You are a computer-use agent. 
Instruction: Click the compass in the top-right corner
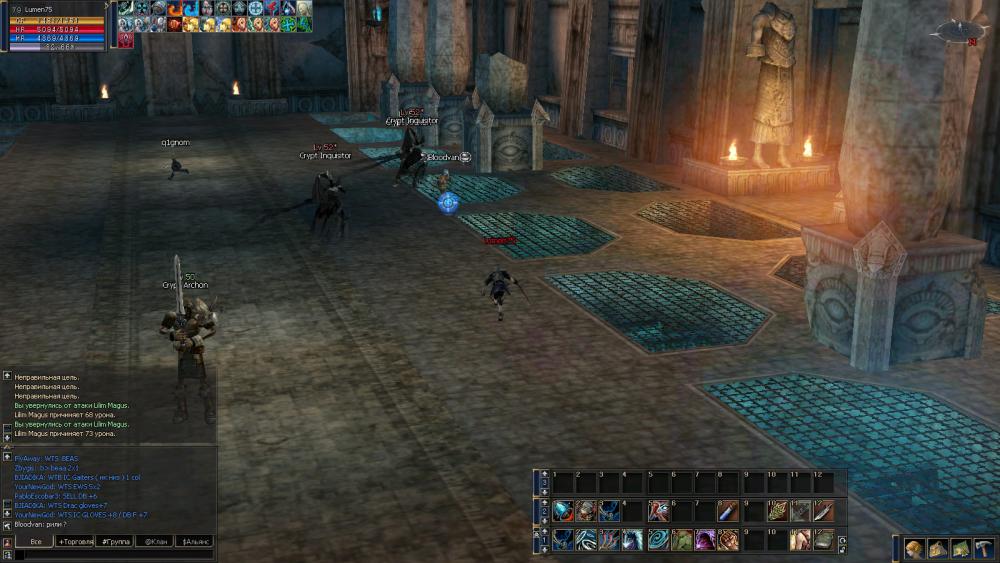(956, 31)
